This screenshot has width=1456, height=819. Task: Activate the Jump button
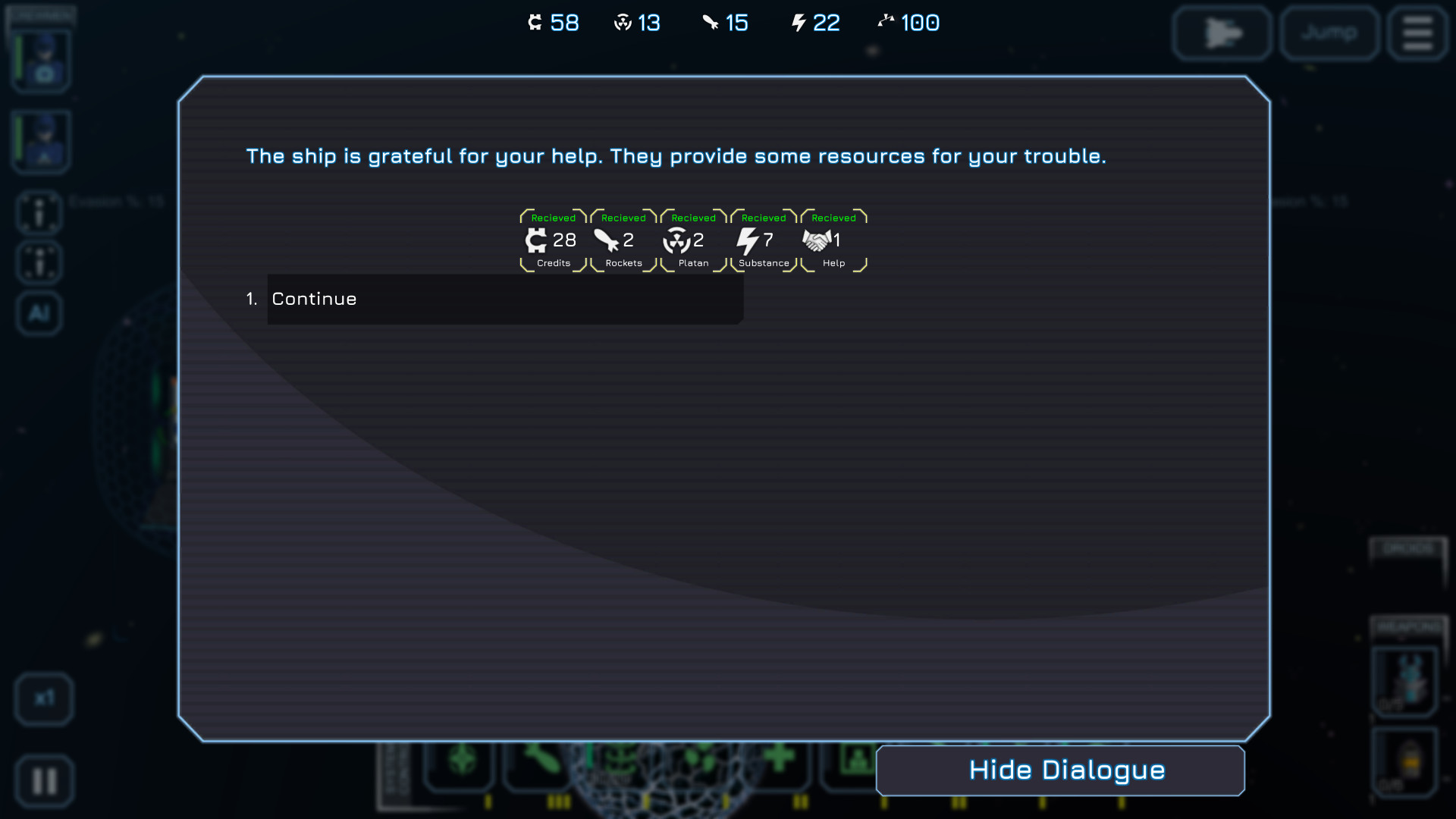coord(1329,33)
